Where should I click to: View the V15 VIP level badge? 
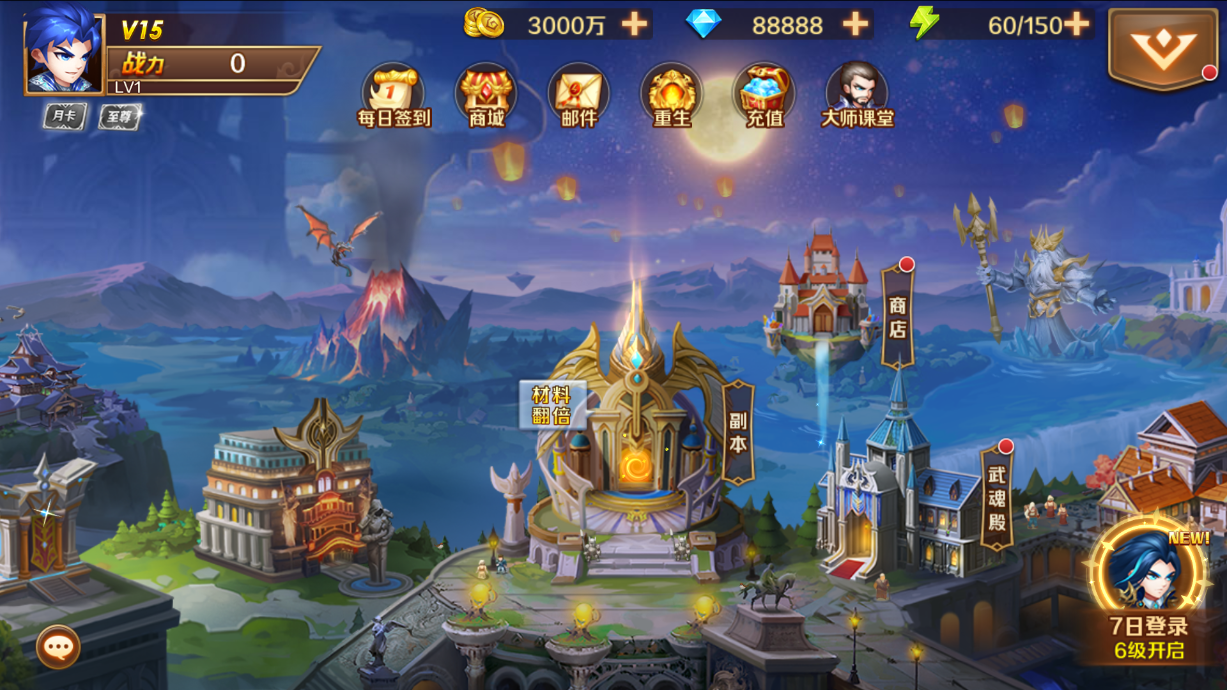pos(142,30)
